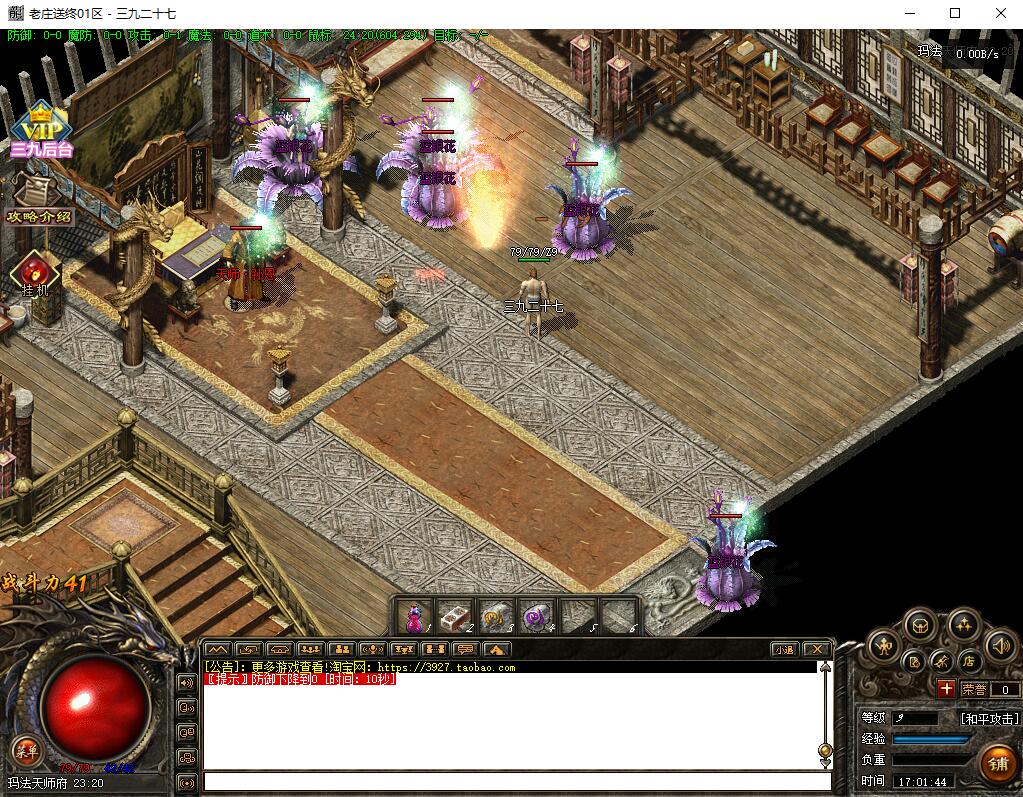
Task: Close the game window
Action: coord(1001,13)
